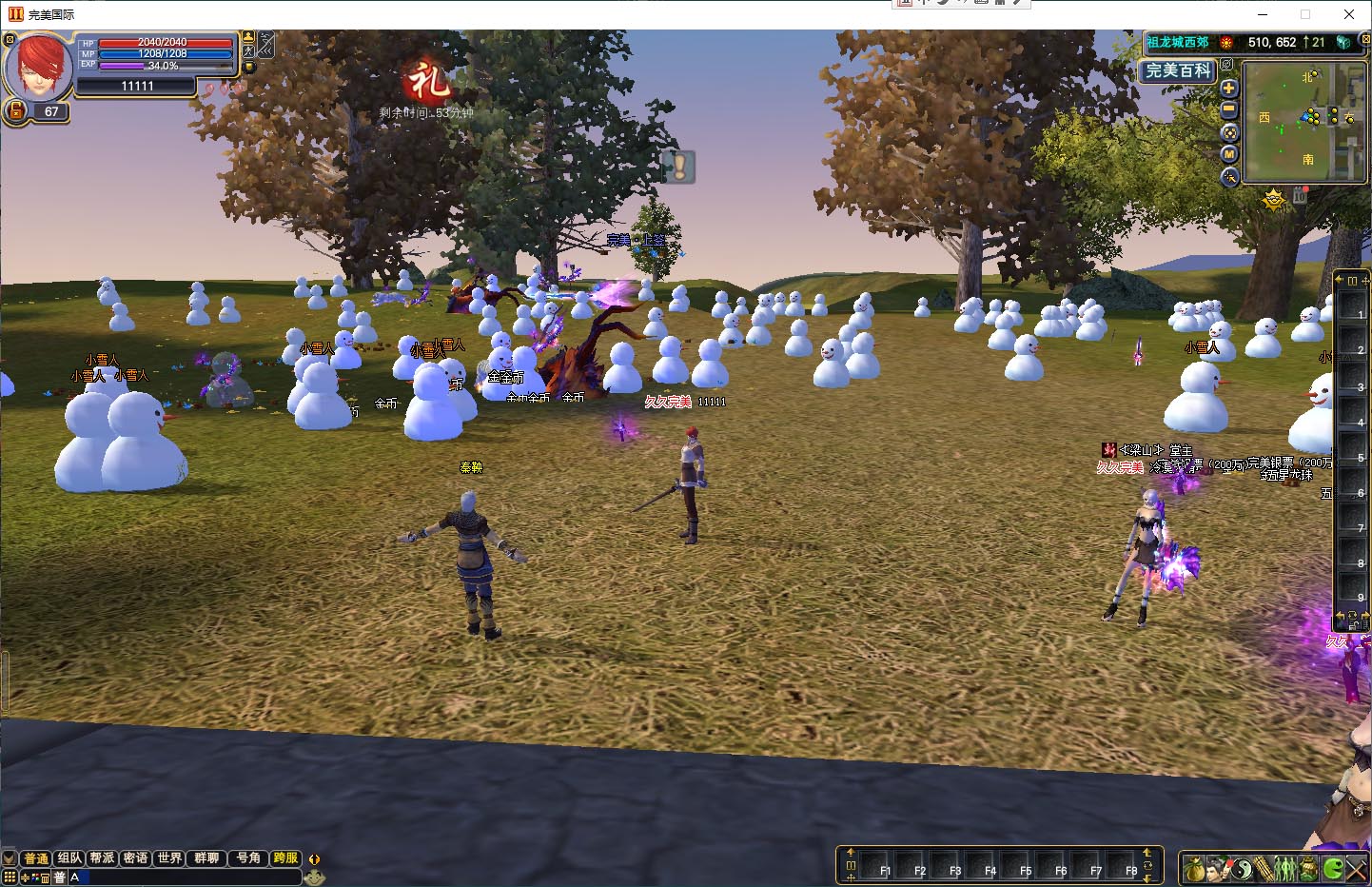This screenshot has width=1372, height=887.
Task: Close the game window
Action: [1348, 14]
